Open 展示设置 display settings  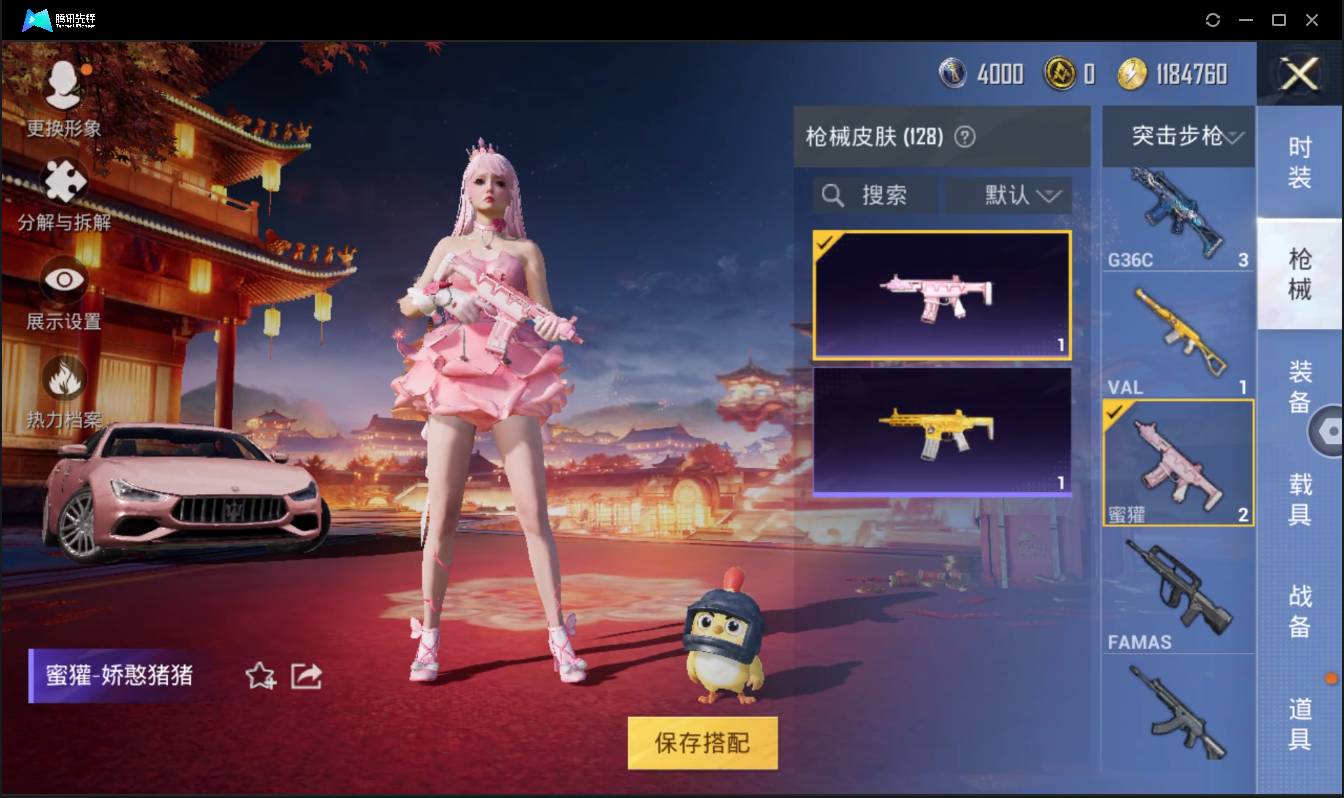(x=62, y=278)
